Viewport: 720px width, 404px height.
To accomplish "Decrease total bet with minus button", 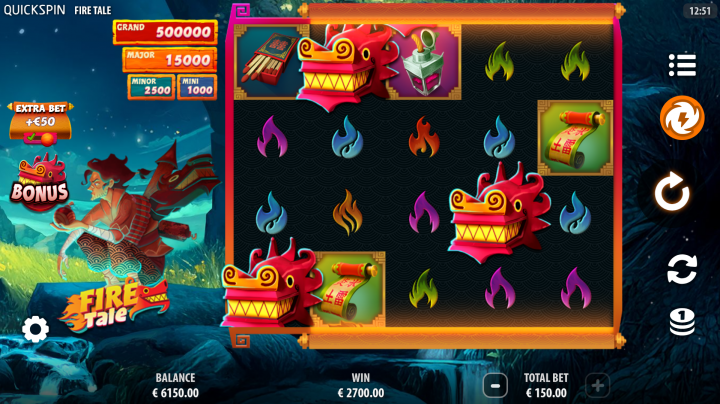I will [495, 385].
